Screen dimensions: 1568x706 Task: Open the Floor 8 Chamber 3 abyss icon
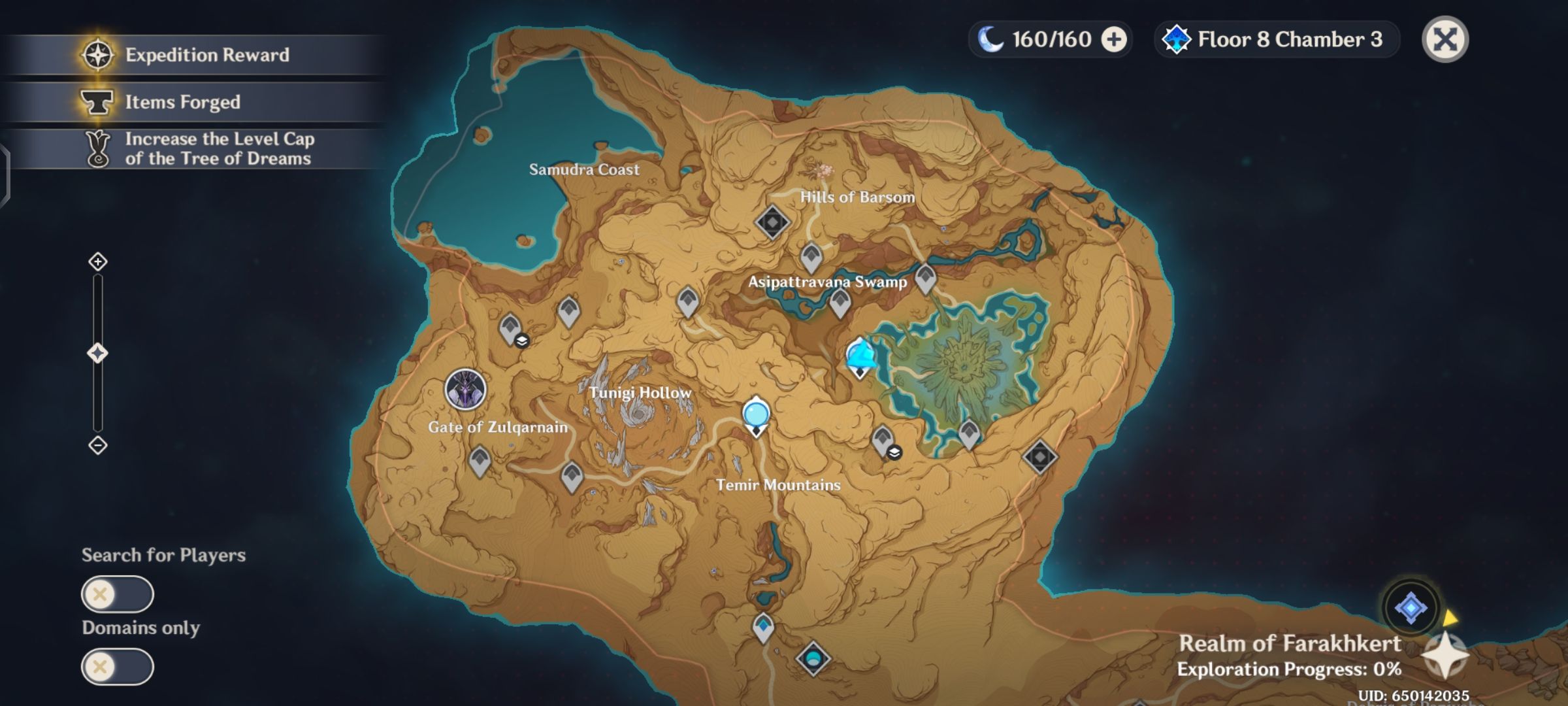[1179, 39]
